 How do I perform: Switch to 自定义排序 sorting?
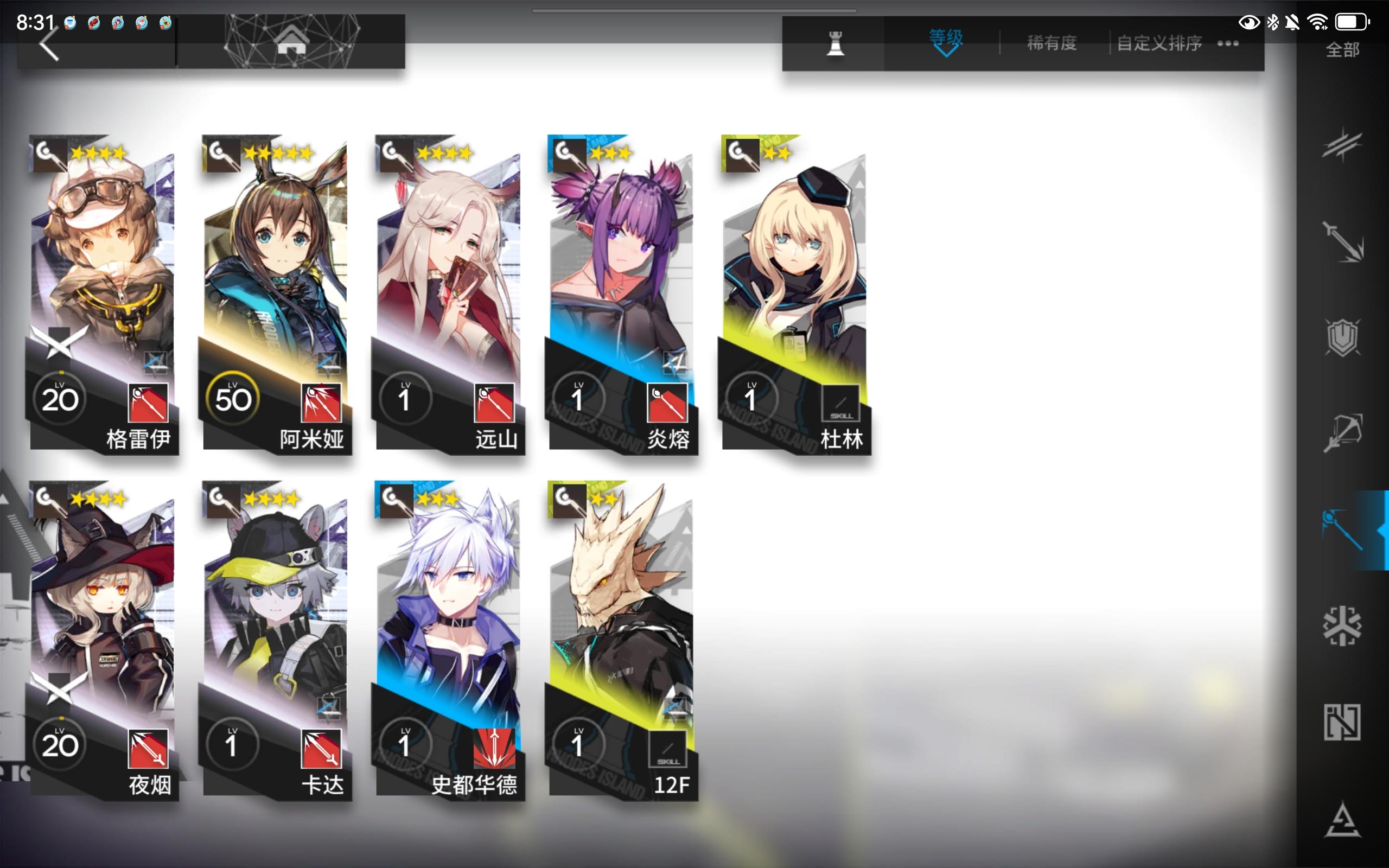tap(1158, 43)
